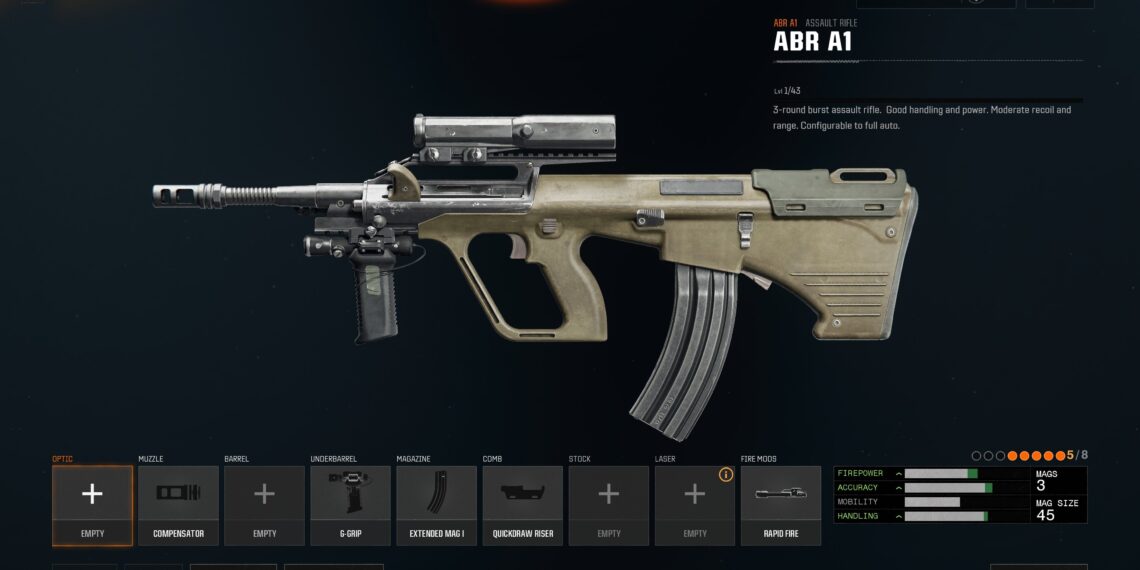Screen dimensions: 1140x570
Task: Select the Rapid Fire fire mods slot
Action: click(x=780, y=505)
